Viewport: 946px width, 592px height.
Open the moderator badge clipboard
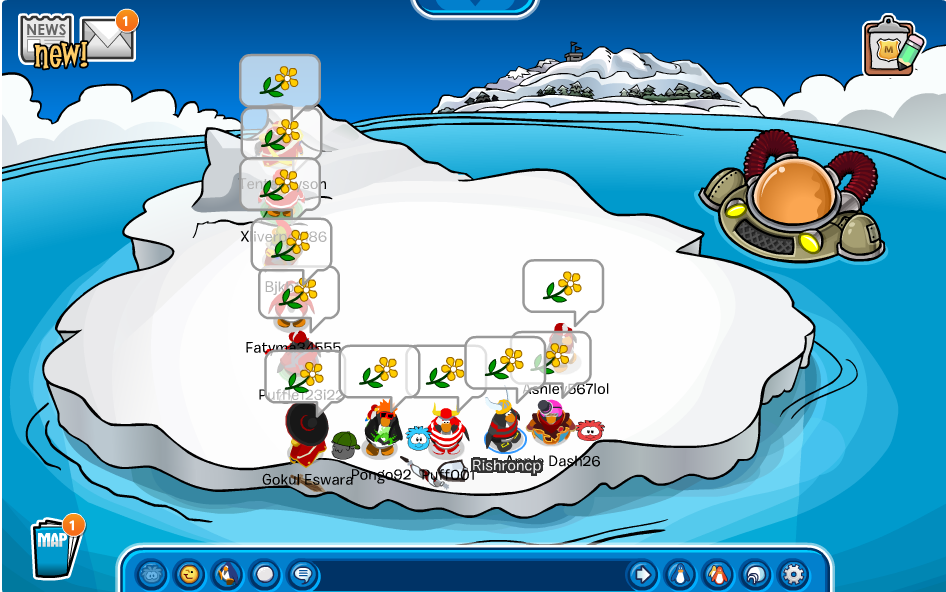pos(891,47)
